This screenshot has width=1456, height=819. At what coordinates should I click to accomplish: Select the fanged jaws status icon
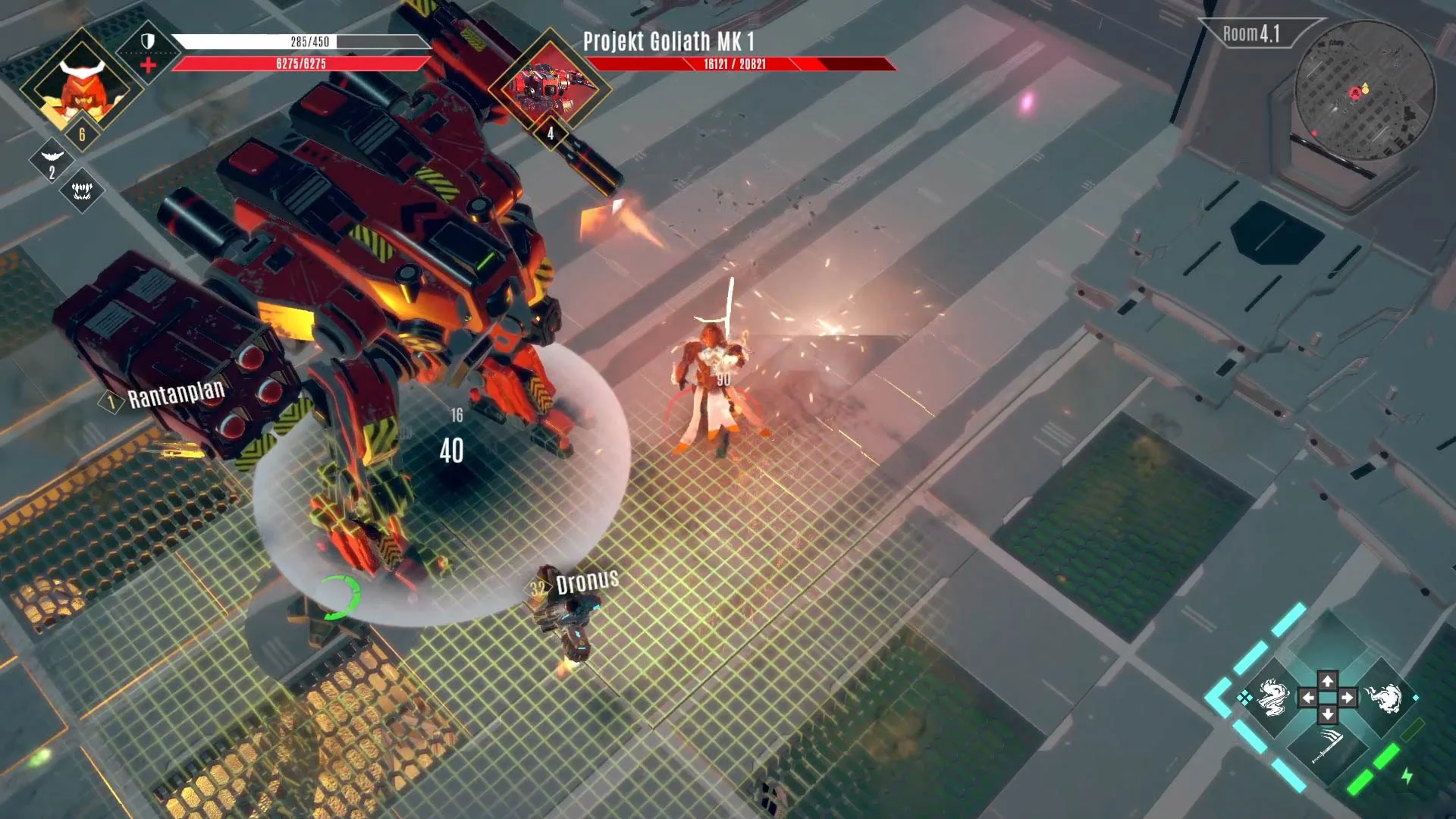(82, 190)
